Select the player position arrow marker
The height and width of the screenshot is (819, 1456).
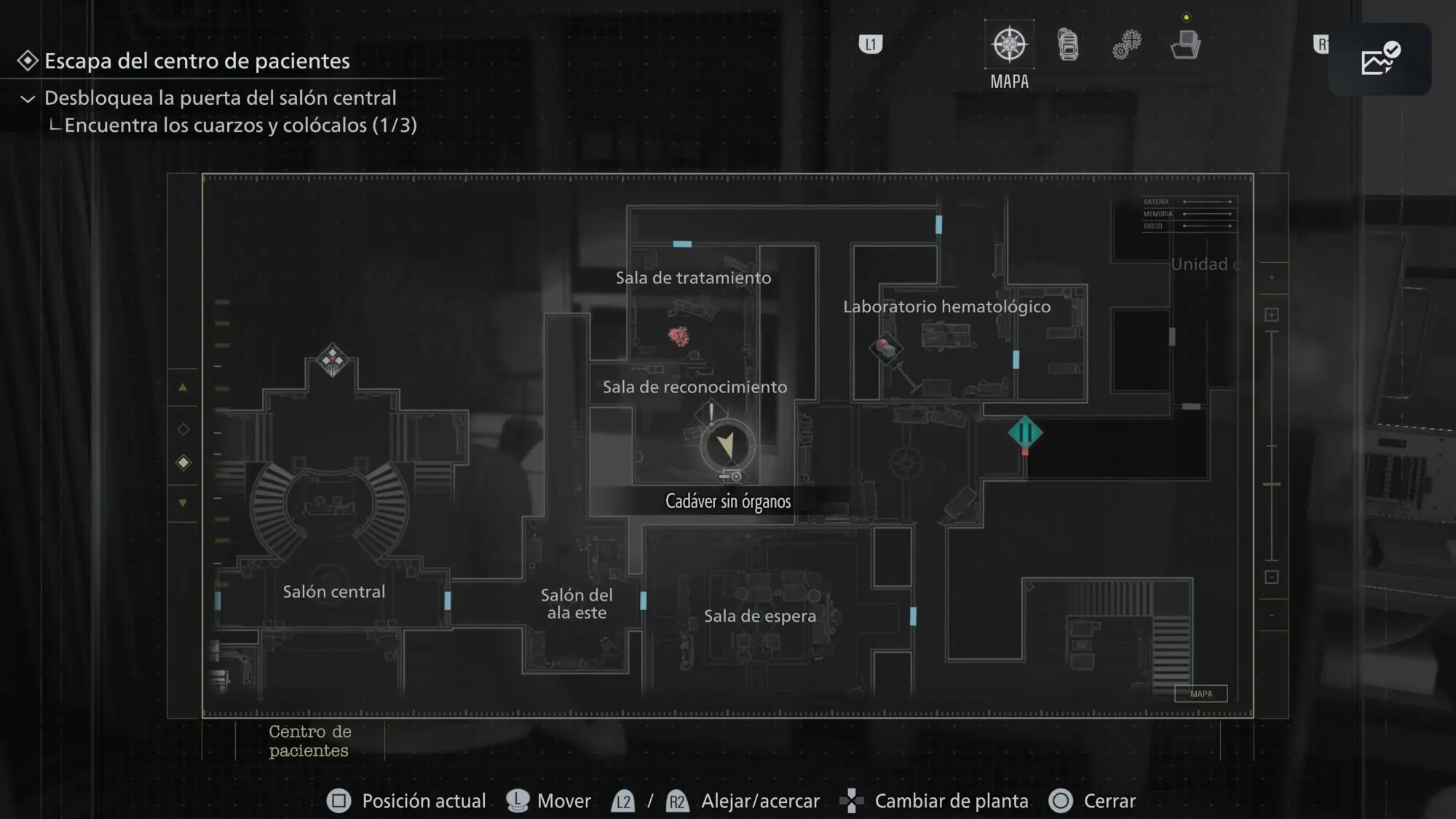click(x=727, y=445)
